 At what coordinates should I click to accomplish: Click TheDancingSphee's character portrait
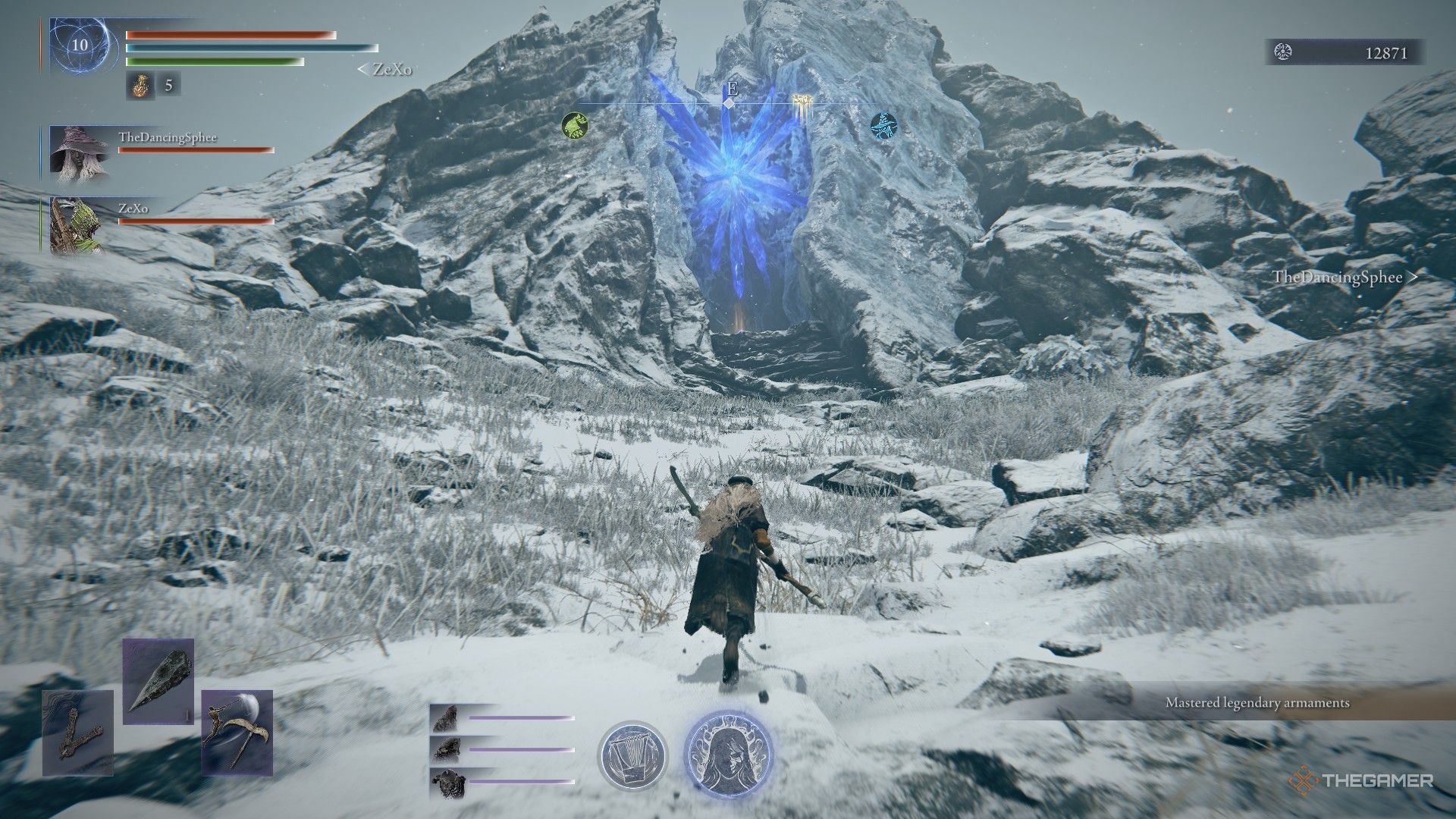[x=80, y=154]
